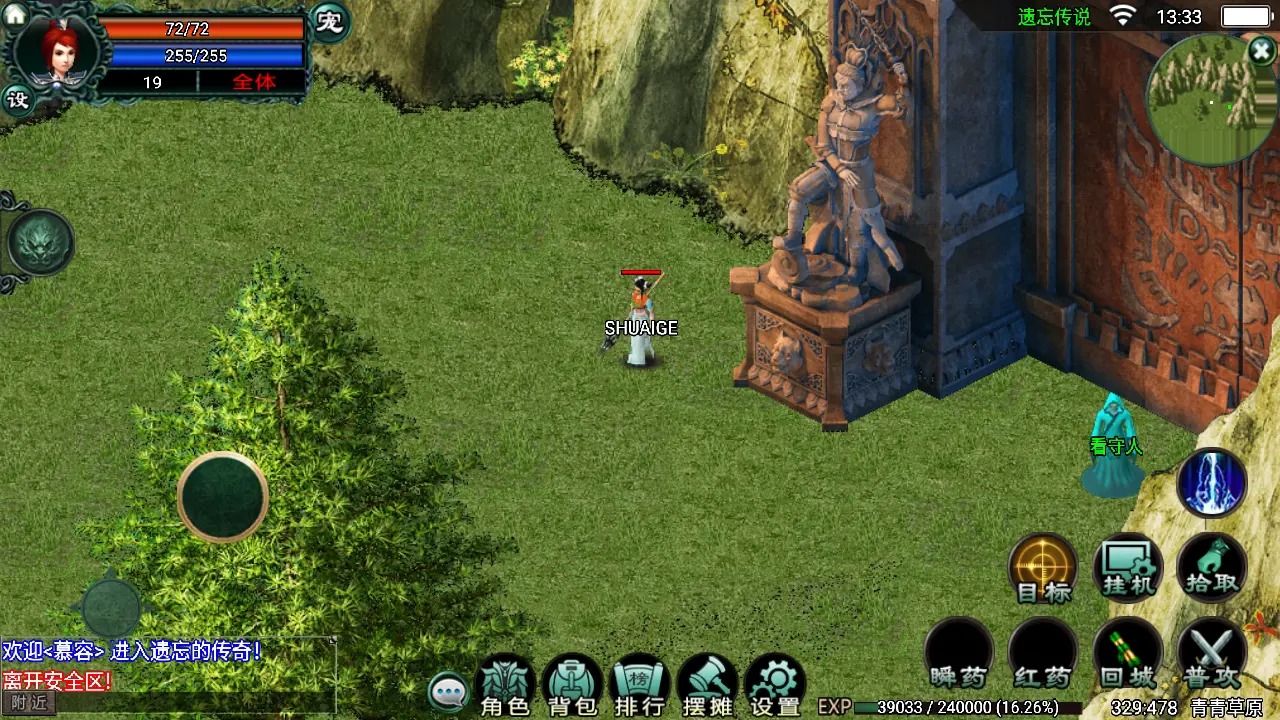Use the 瞬药 instant potion slot
Viewport: 1280px width, 720px height.
pos(958,652)
